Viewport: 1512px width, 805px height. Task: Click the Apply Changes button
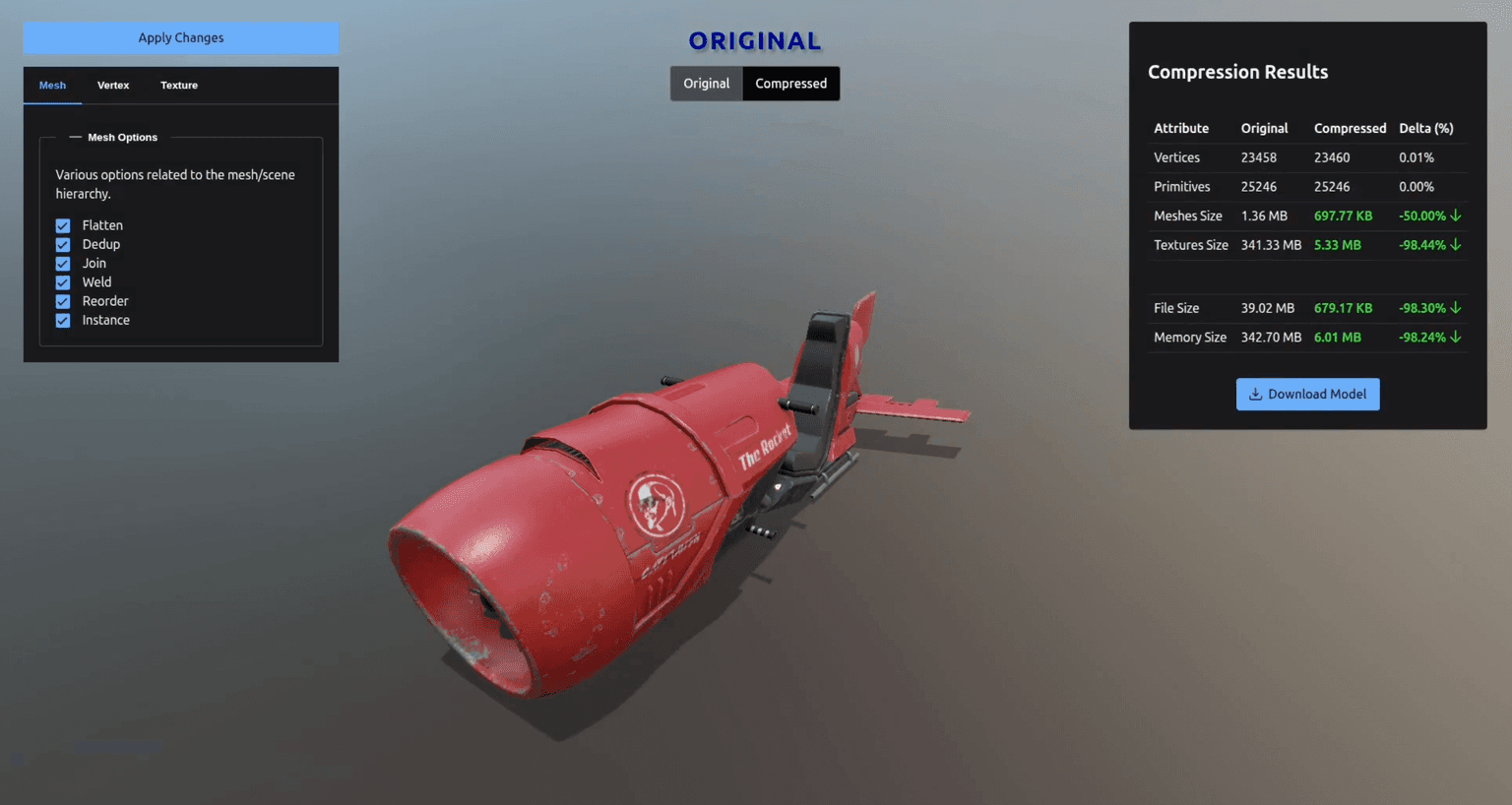tap(180, 37)
